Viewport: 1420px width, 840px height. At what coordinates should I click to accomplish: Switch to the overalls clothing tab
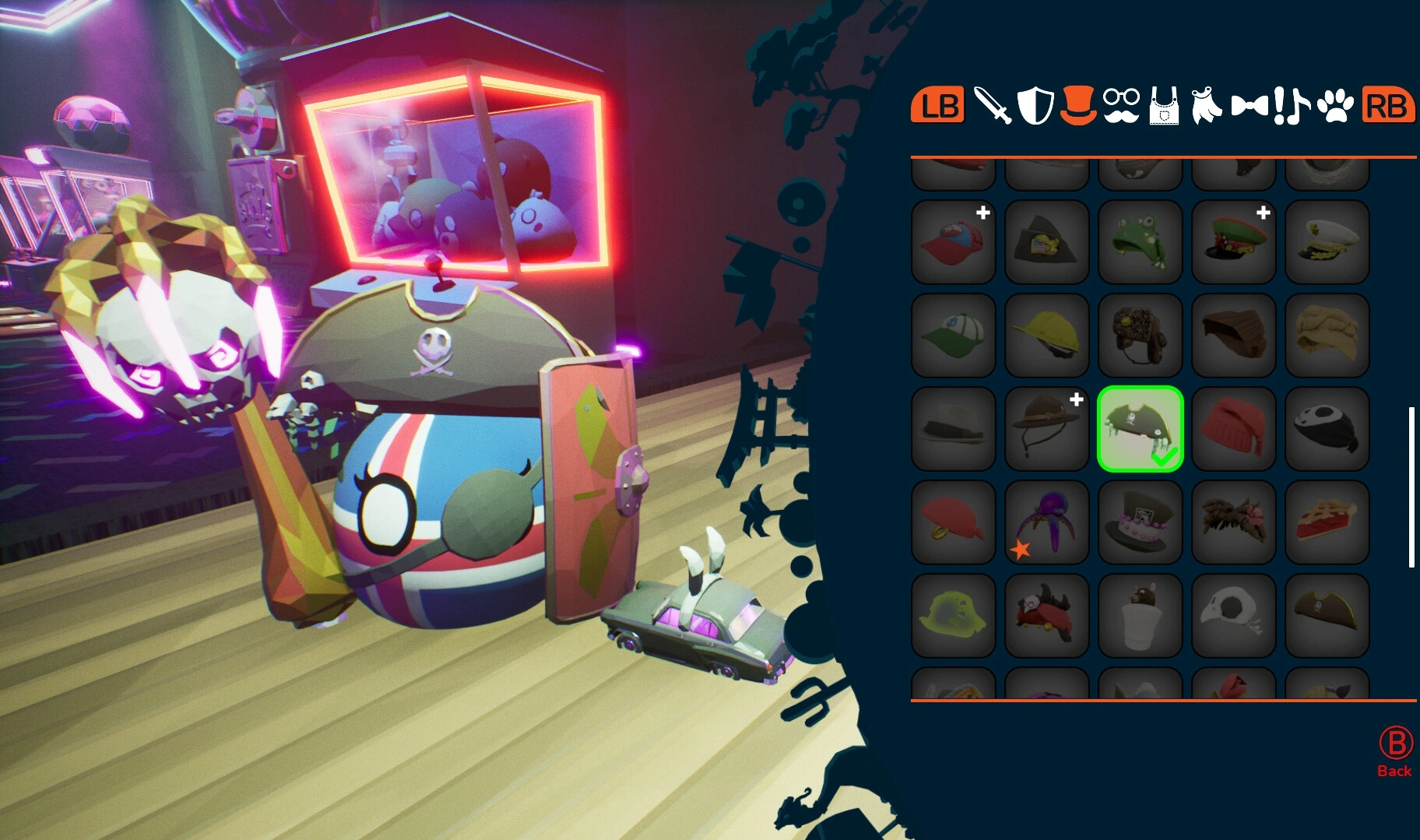[1164, 106]
